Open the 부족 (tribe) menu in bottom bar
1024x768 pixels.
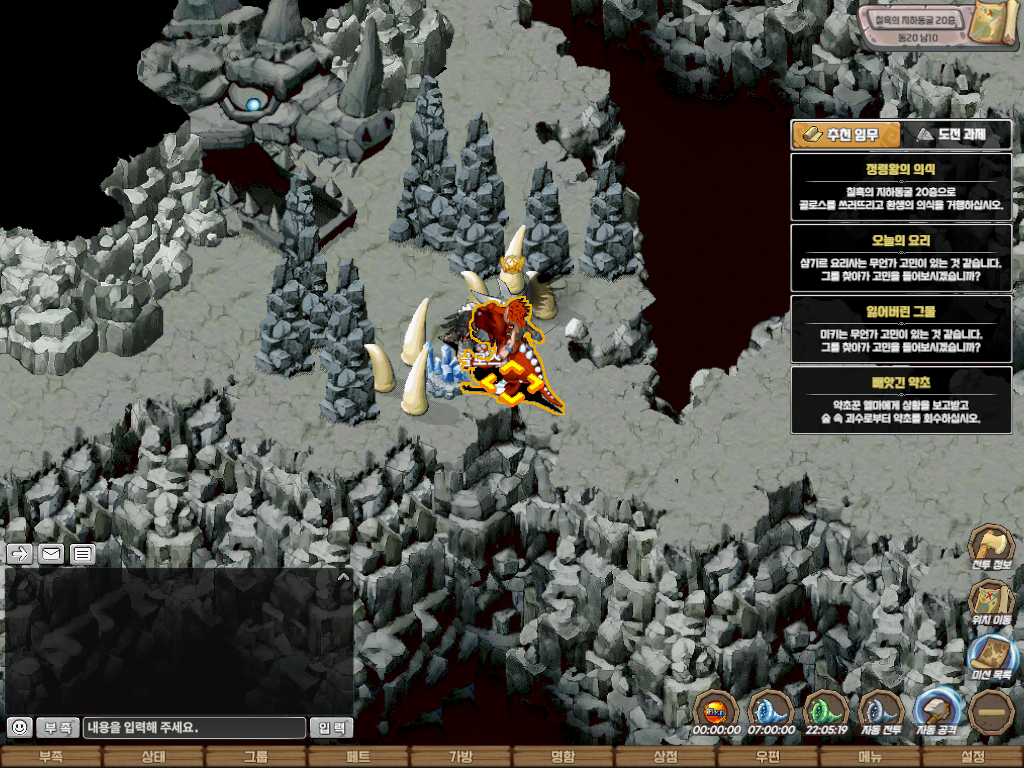pyautogui.click(x=51, y=757)
